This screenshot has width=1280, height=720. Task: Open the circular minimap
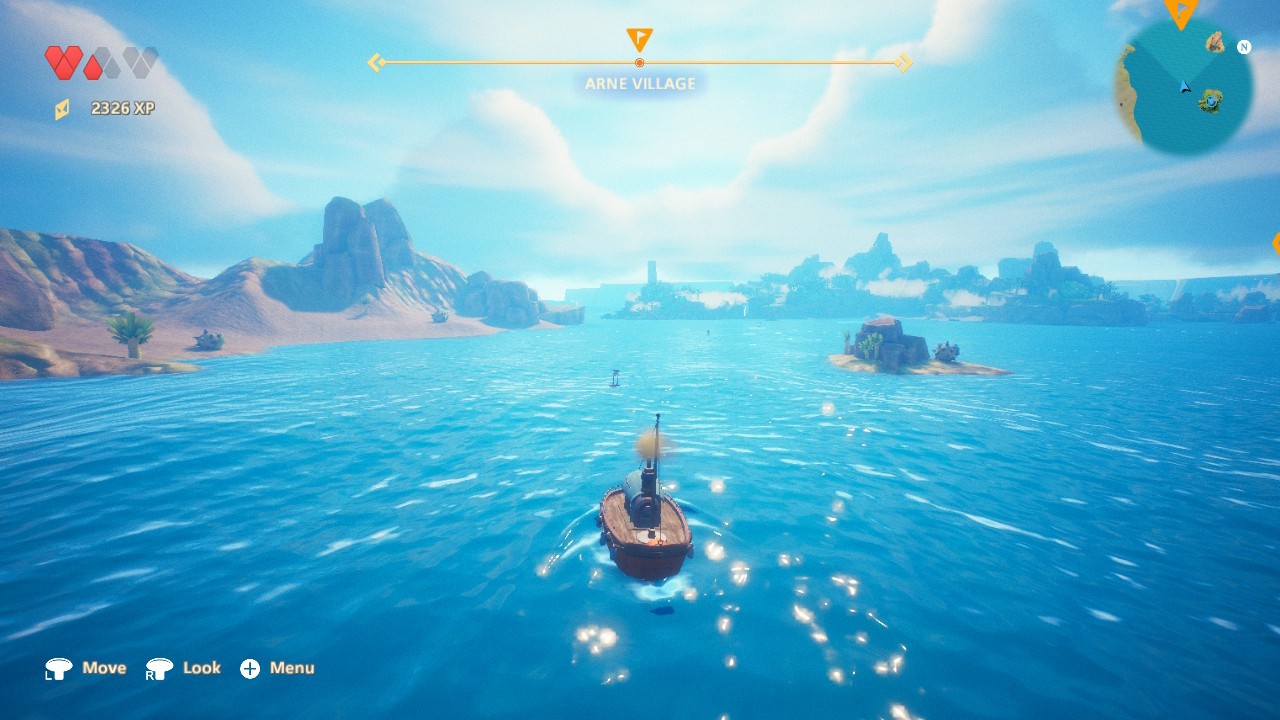click(1184, 88)
